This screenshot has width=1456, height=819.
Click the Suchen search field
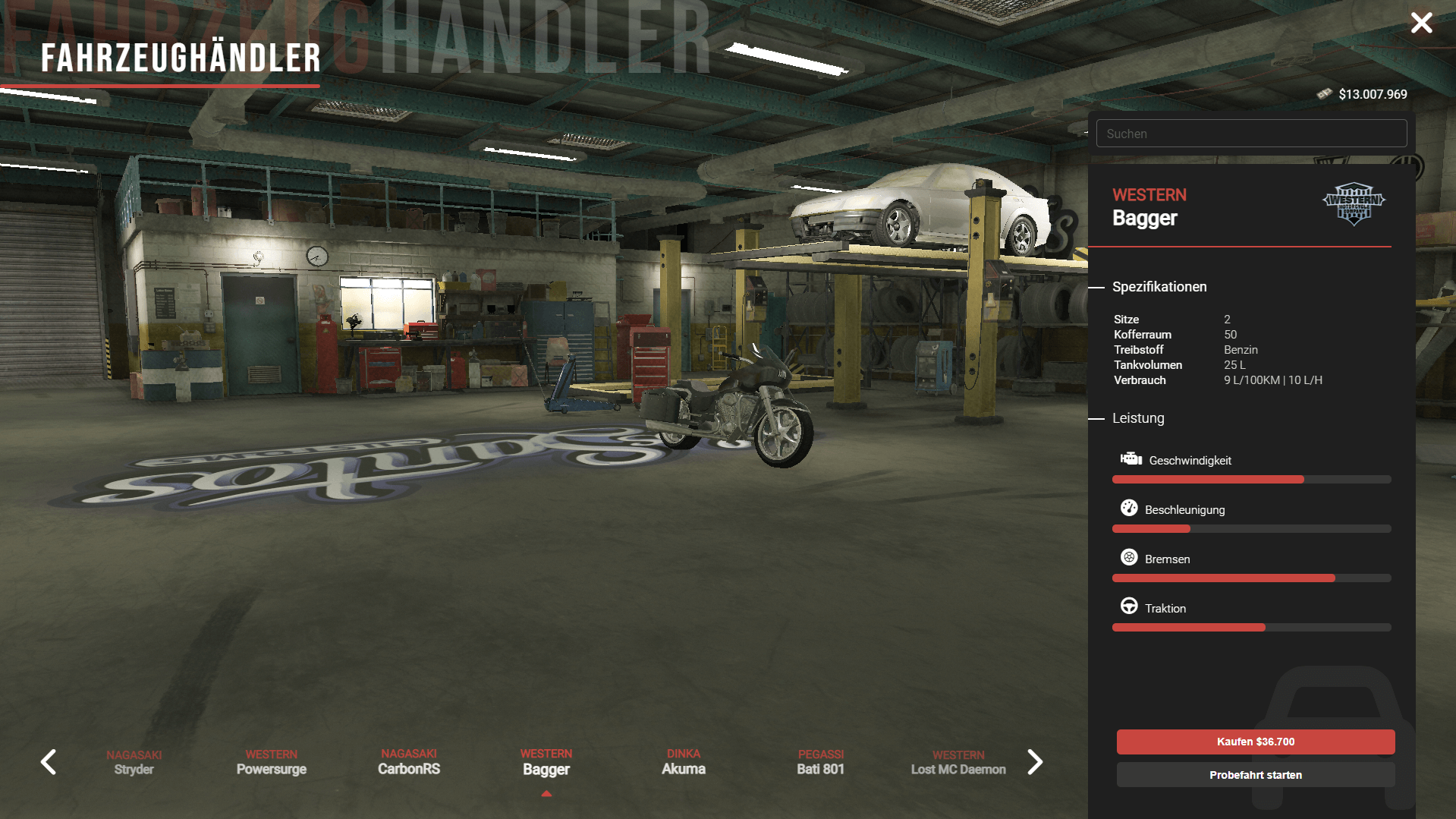(1251, 134)
